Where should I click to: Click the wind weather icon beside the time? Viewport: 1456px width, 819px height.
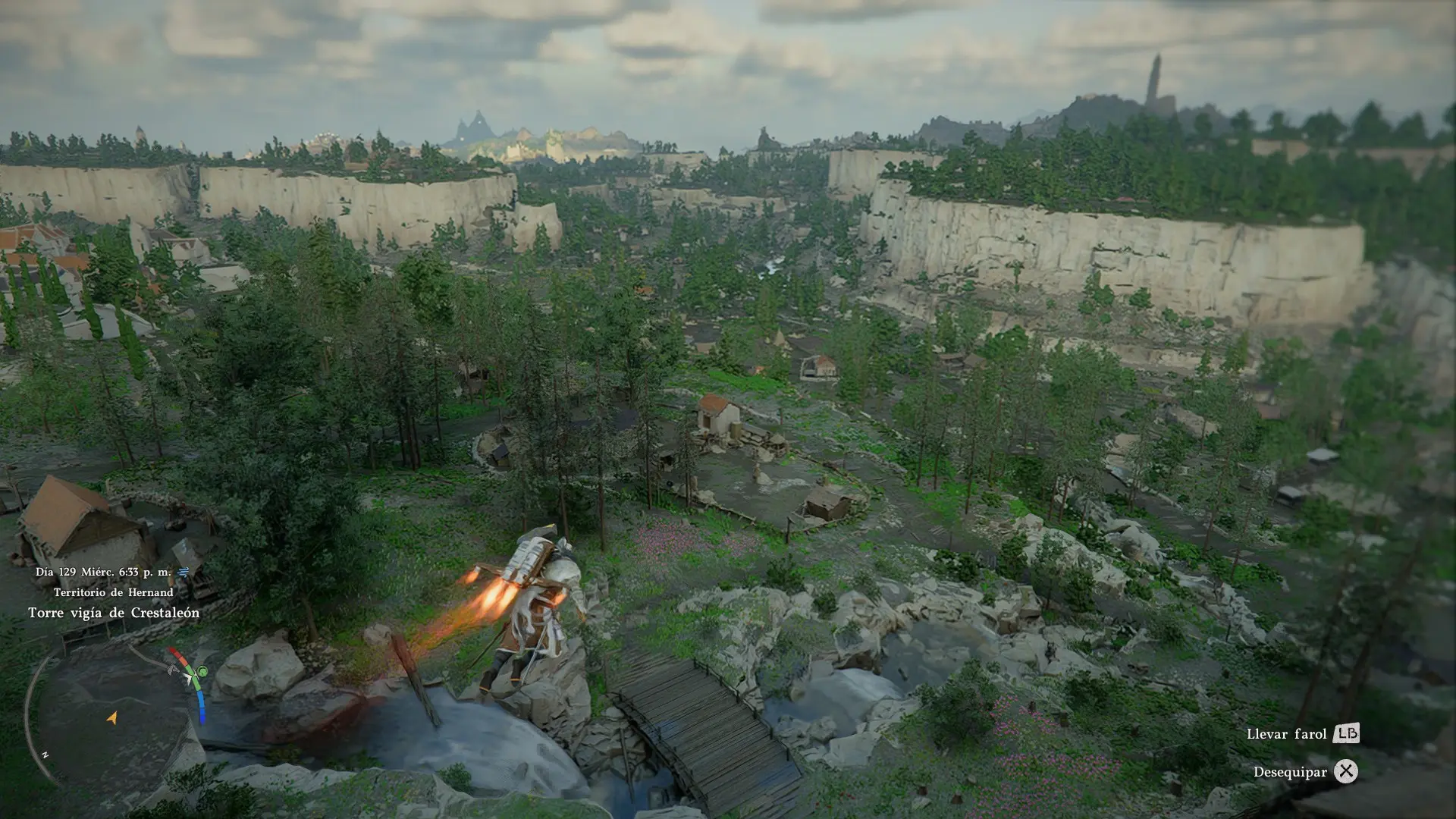[x=183, y=572]
